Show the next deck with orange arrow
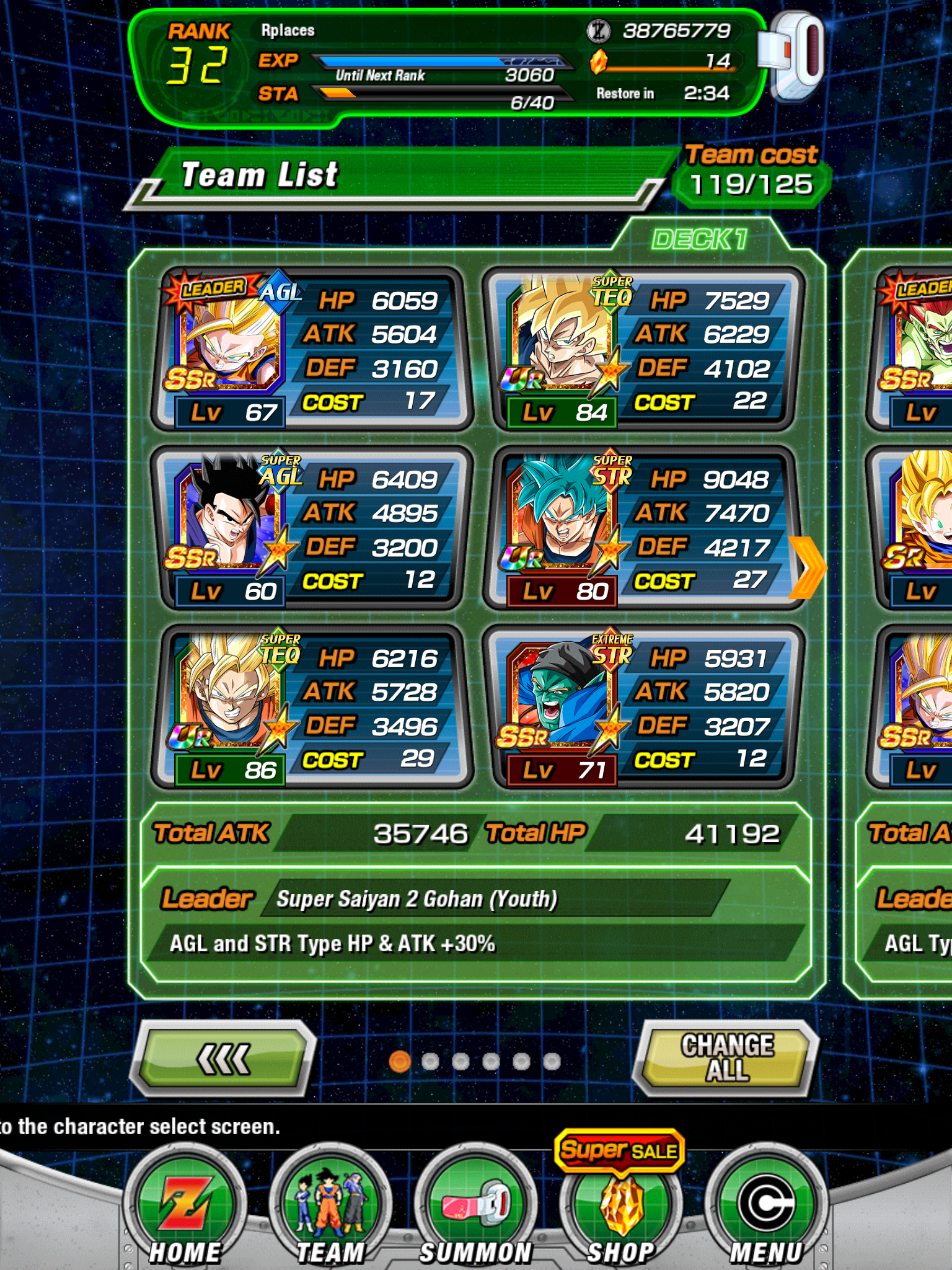This screenshot has width=952, height=1270. [x=808, y=567]
